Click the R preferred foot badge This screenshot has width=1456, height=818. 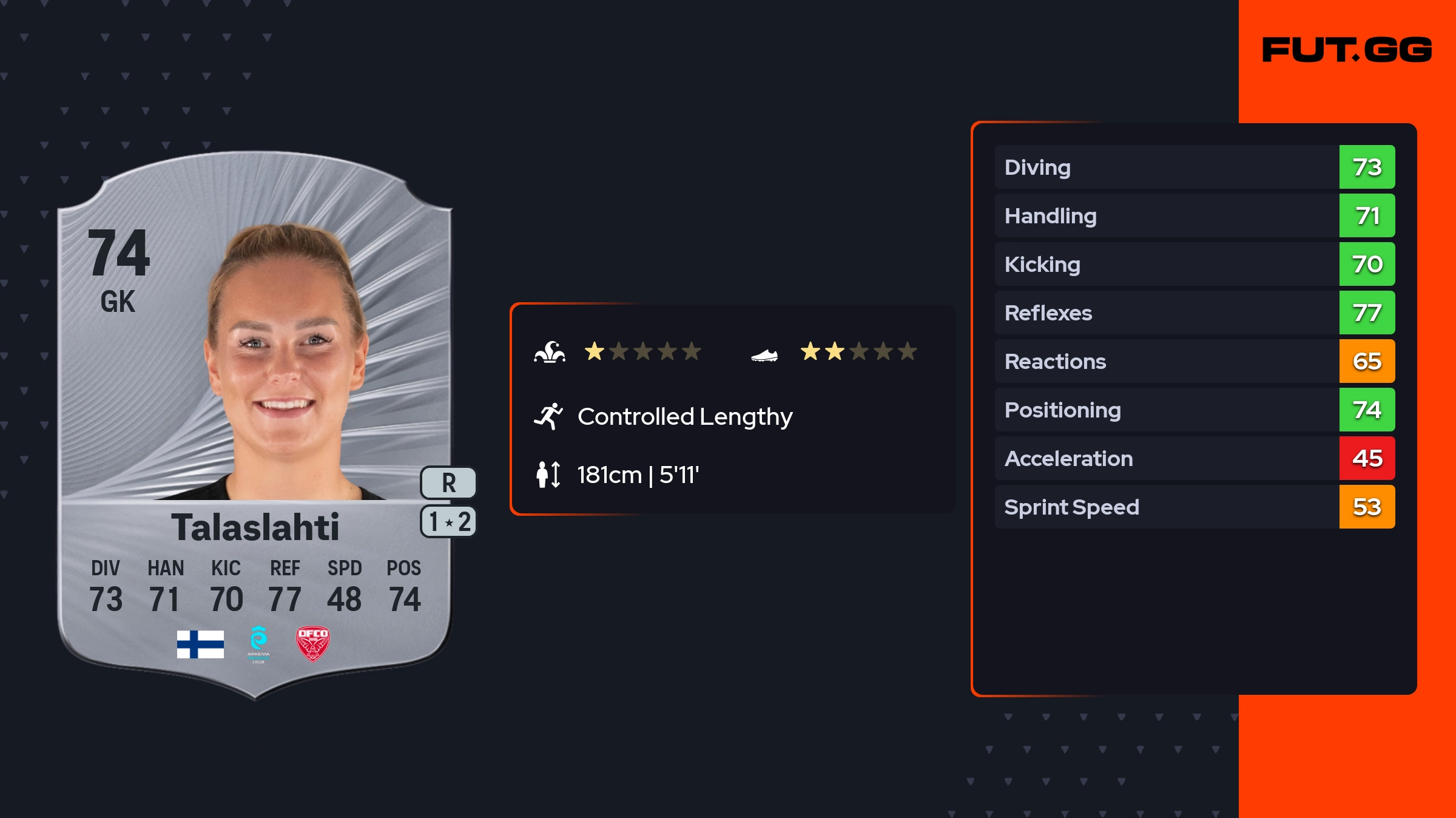click(448, 483)
